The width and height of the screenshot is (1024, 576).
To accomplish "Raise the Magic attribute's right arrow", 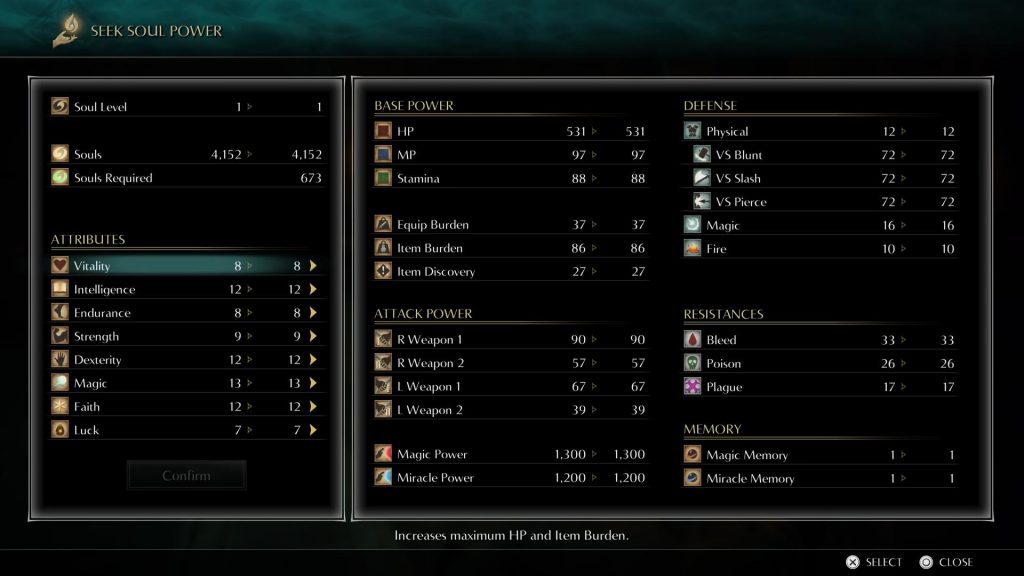I will click(x=313, y=384).
